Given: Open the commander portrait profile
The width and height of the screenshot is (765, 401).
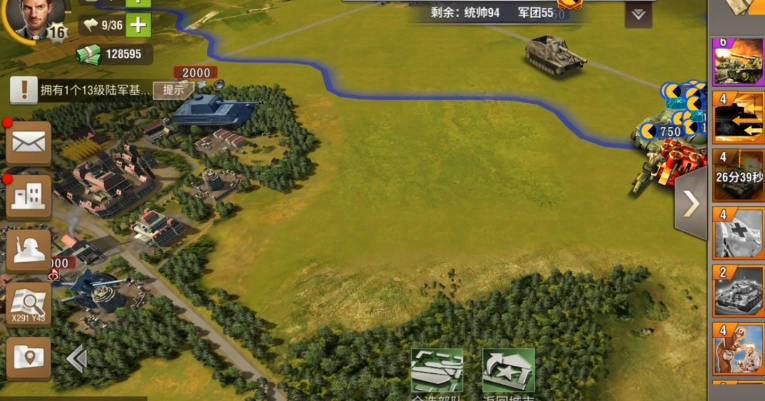Looking at the screenshot, I should click(x=36, y=17).
